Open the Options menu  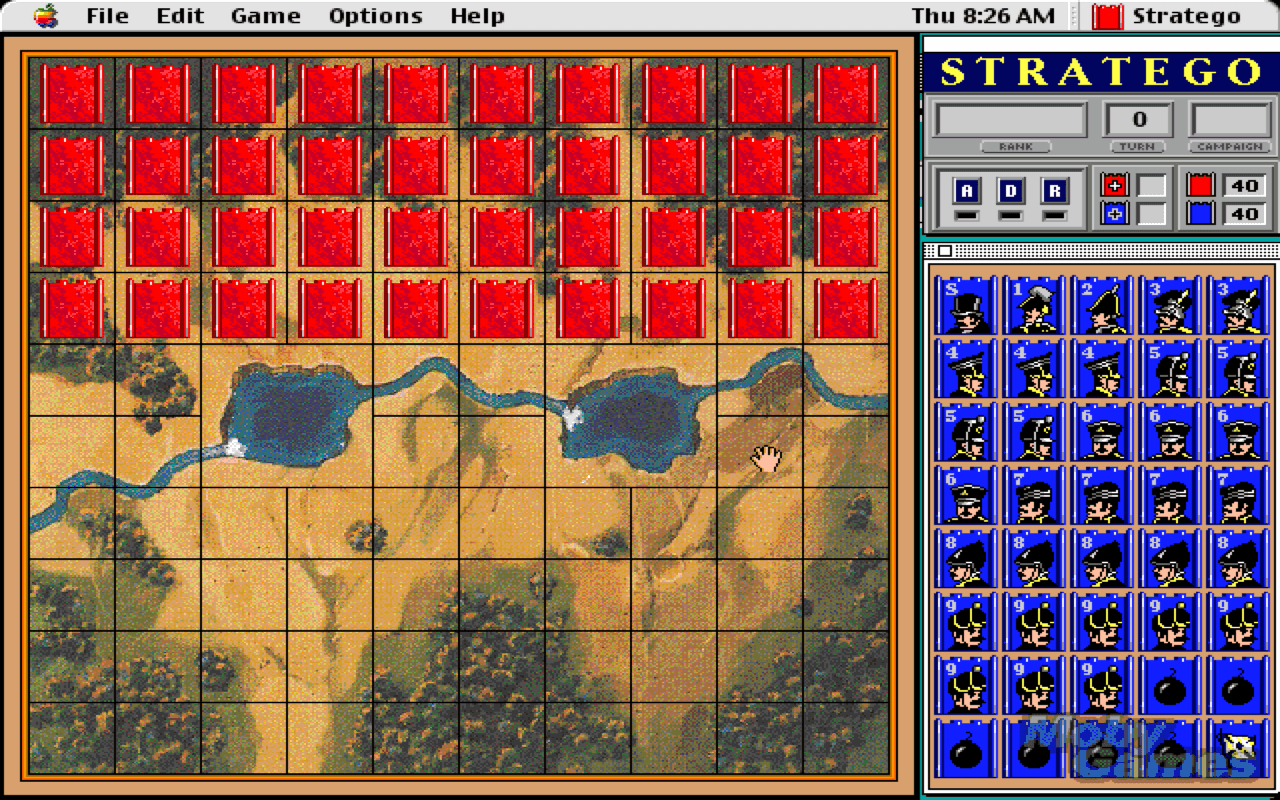374,15
